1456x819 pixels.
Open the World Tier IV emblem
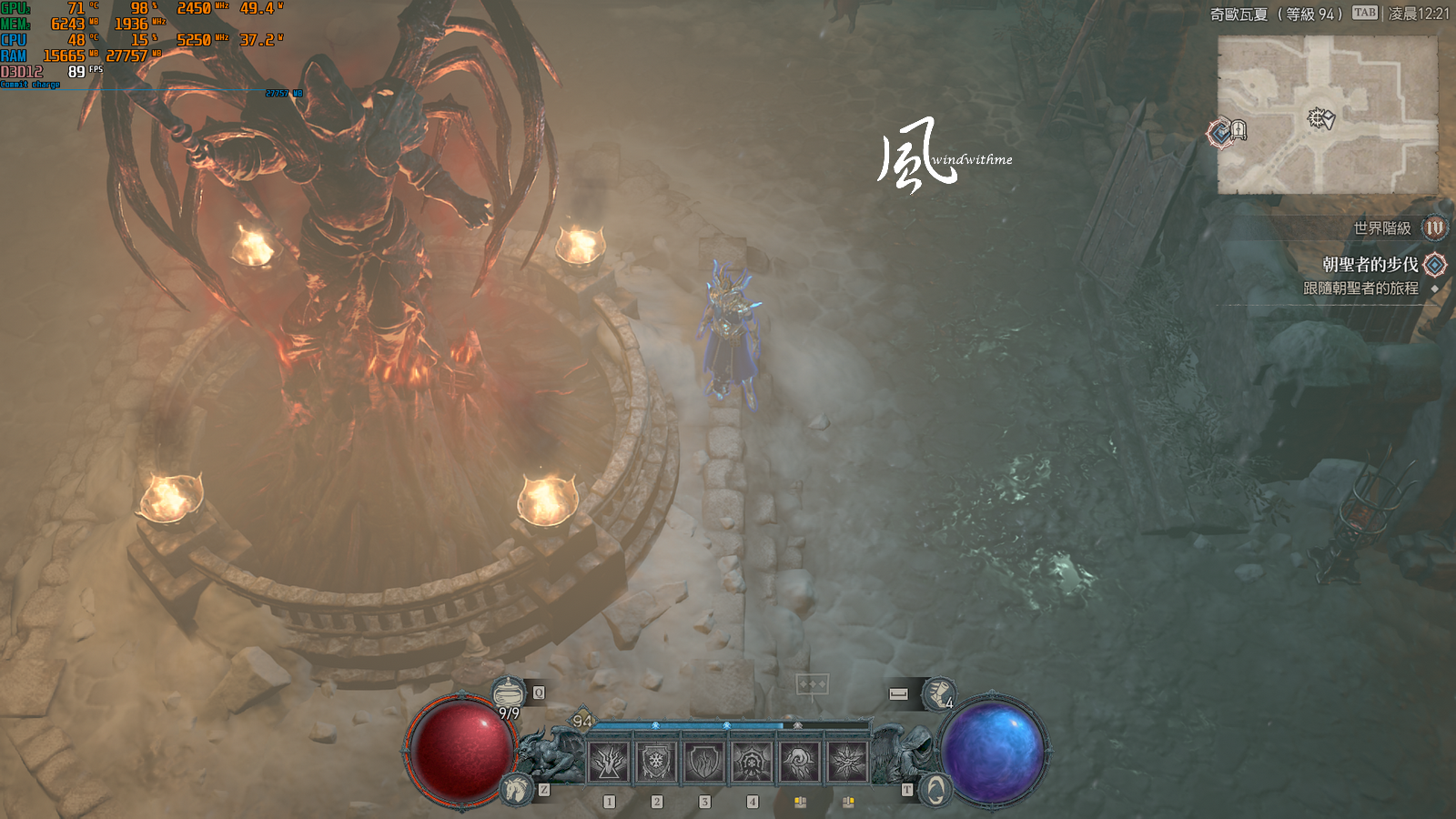(1434, 227)
